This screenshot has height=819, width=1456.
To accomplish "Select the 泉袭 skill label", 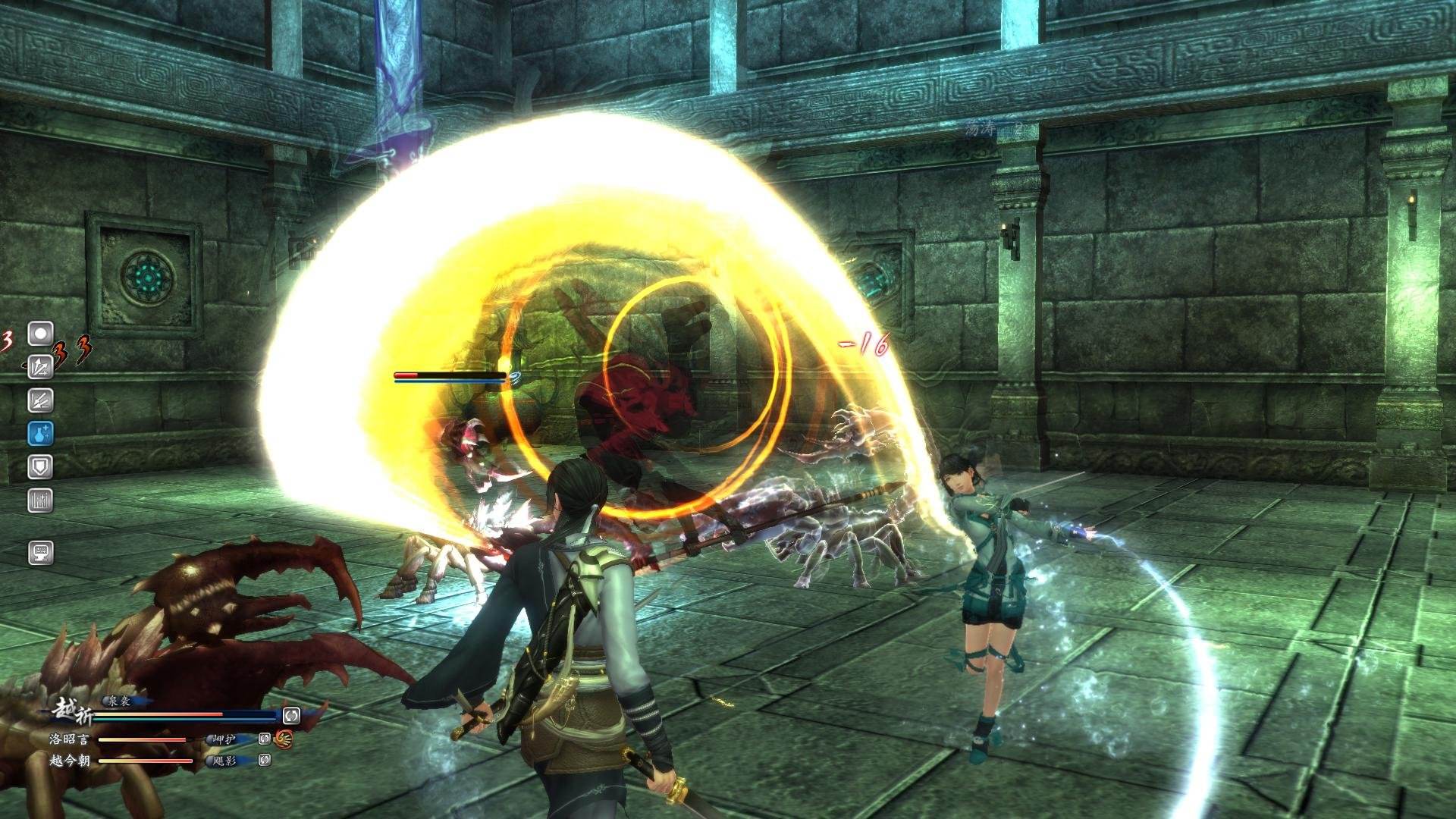I will pos(116,701).
